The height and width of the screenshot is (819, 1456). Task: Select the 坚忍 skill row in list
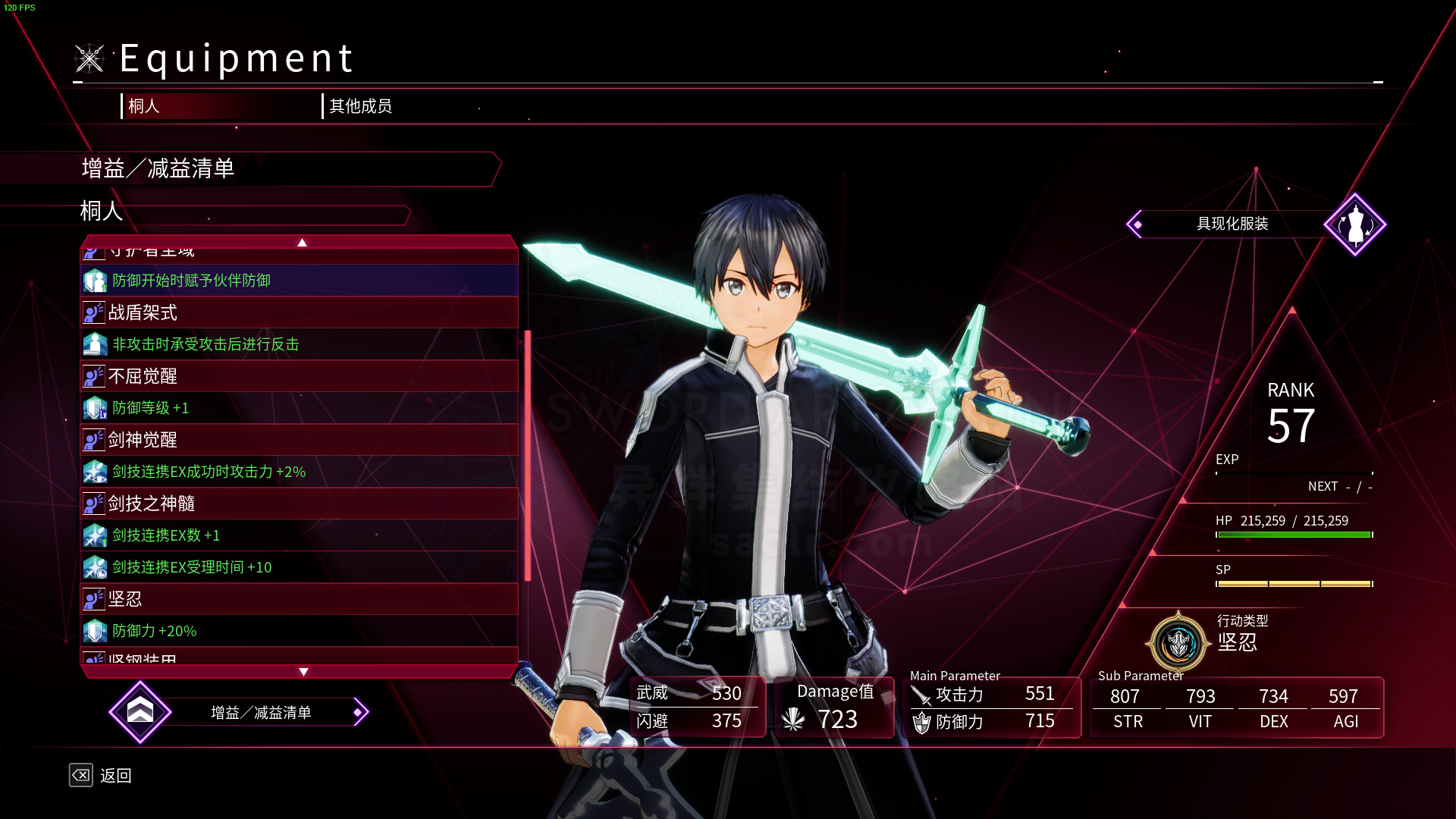point(299,599)
